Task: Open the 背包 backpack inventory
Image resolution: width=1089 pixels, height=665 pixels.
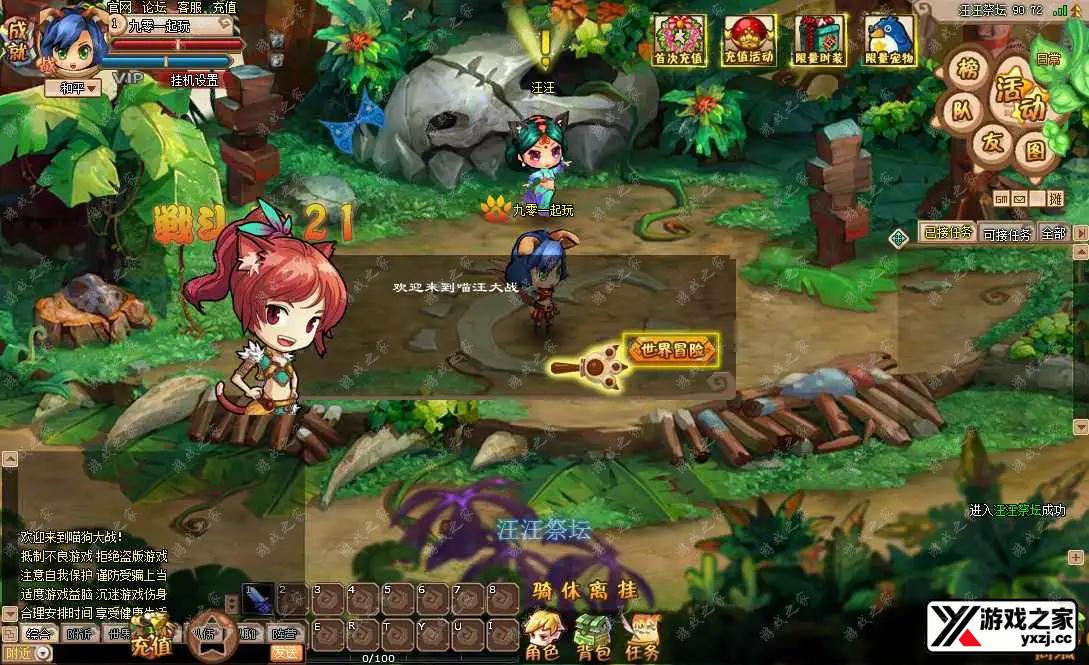Action: click(594, 635)
